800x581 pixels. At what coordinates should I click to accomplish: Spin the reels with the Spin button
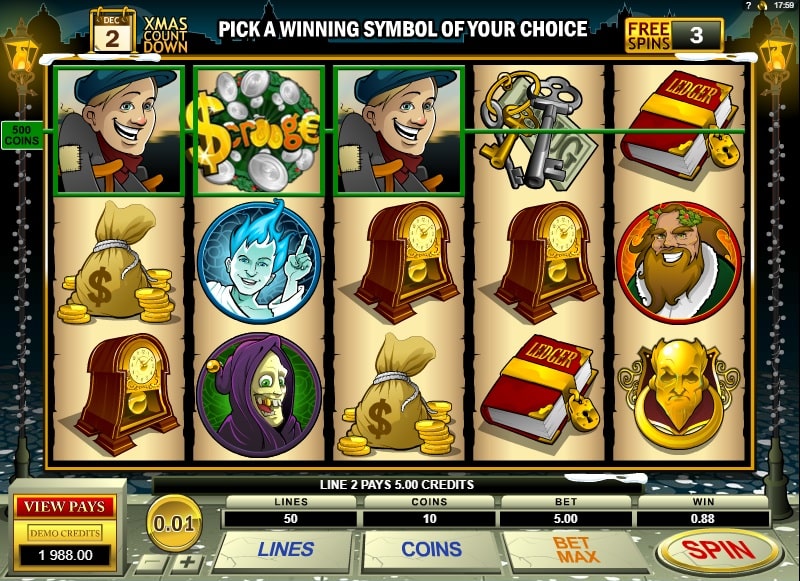point(719,551)
